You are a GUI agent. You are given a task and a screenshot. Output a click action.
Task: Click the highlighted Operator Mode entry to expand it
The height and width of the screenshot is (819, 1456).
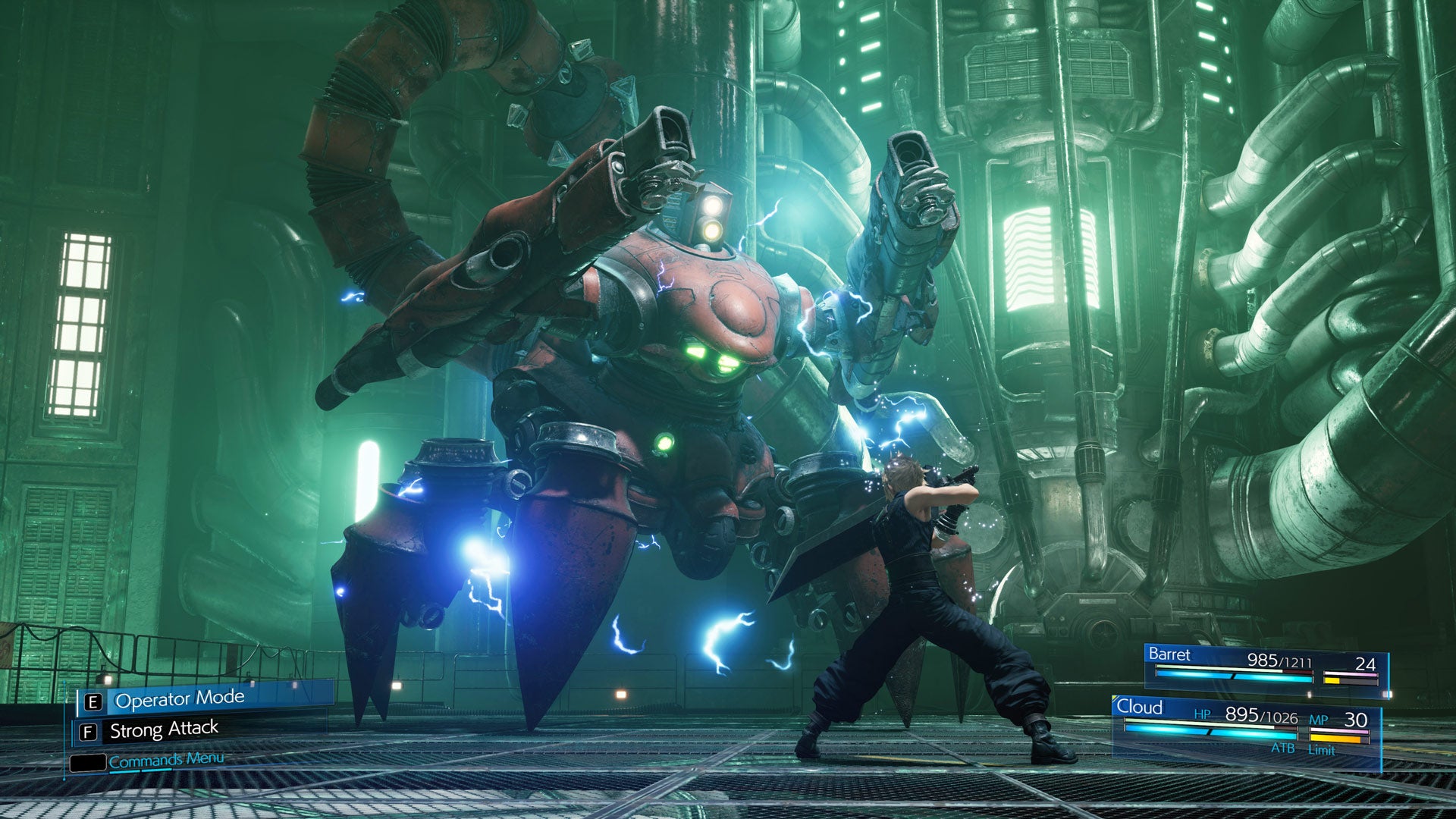coord(180,697)
